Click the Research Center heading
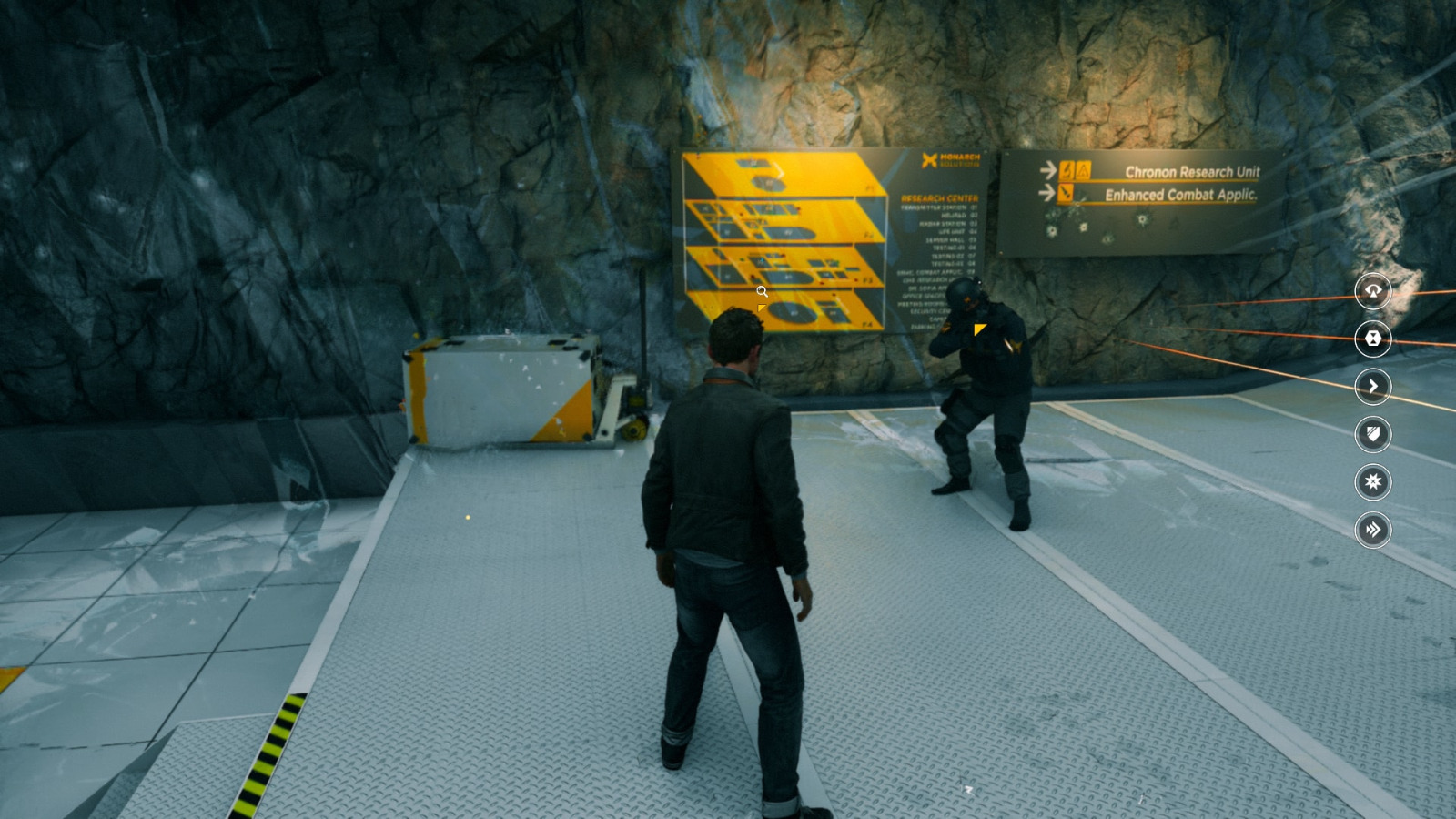This screenshot has width=1456, height=819. (939, 198)
